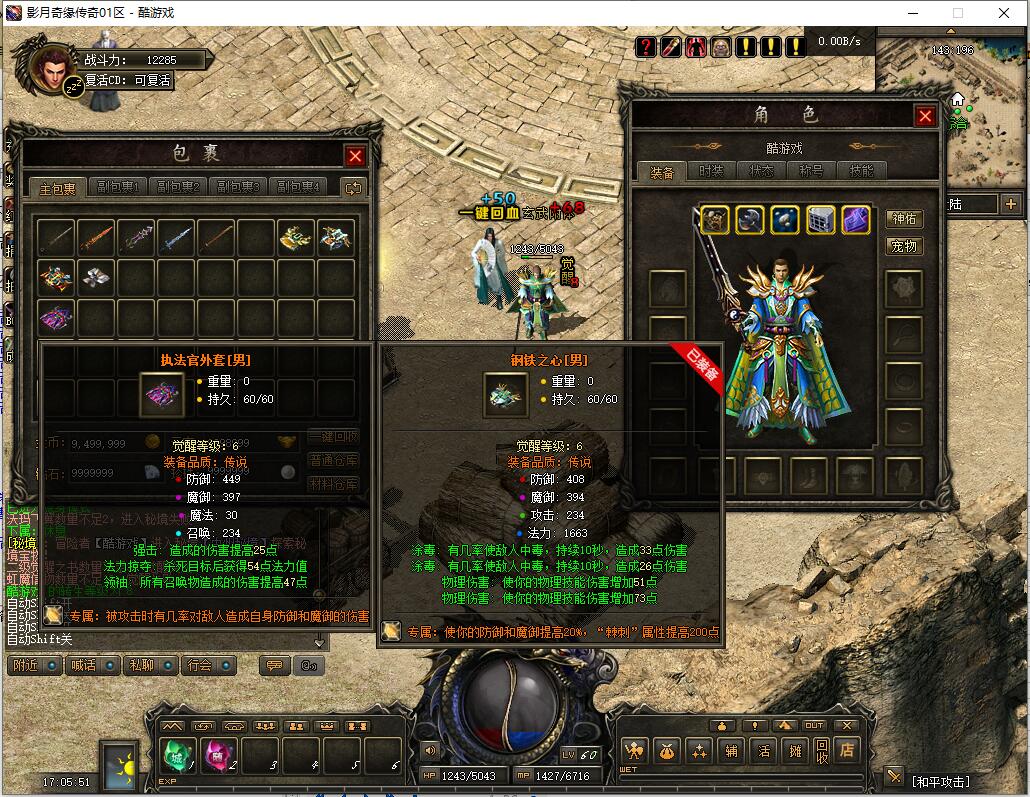Use the pink 随 stone in hotbar
Screen dimensions: 1030x797
click(x=218, y=755)
